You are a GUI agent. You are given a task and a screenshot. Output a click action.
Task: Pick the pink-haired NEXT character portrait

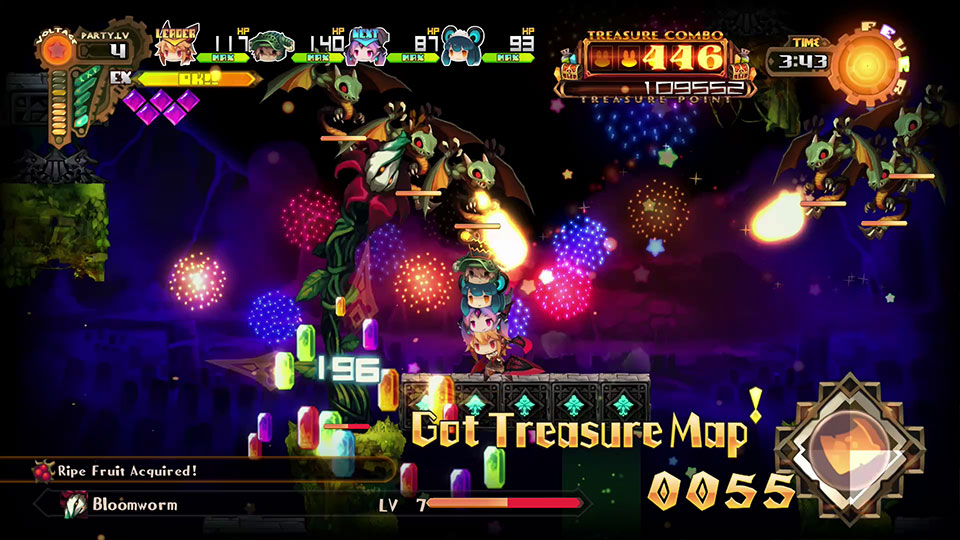[x=364, y=46]
